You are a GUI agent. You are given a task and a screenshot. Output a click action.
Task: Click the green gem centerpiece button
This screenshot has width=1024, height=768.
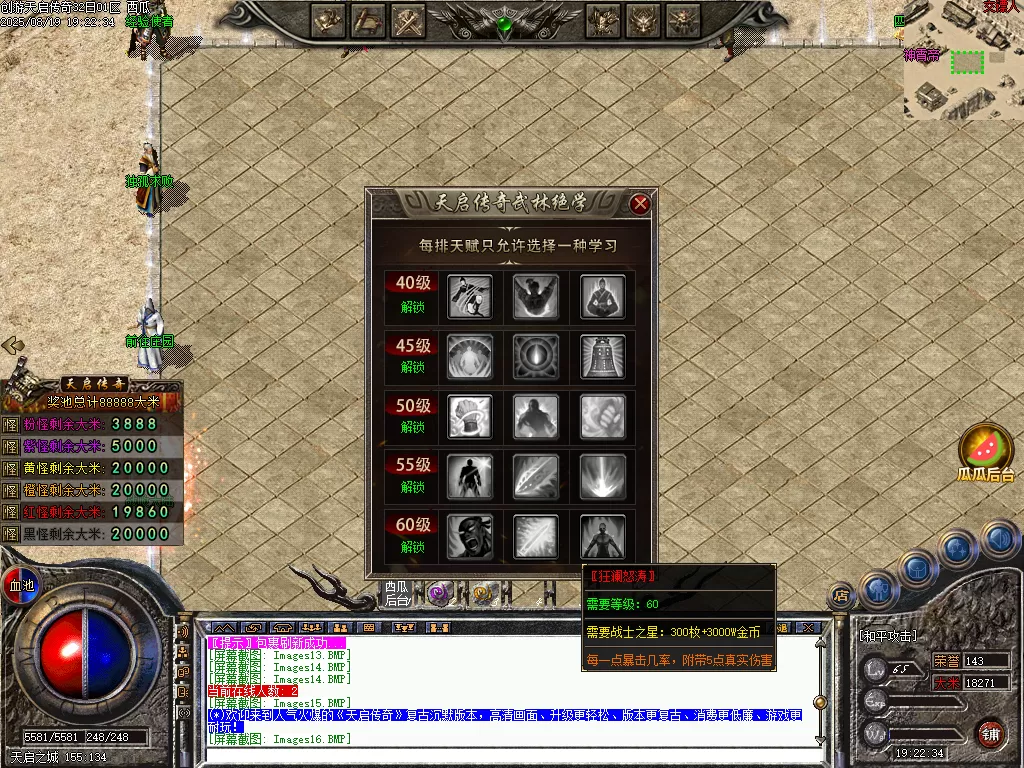tap(505, 23)
